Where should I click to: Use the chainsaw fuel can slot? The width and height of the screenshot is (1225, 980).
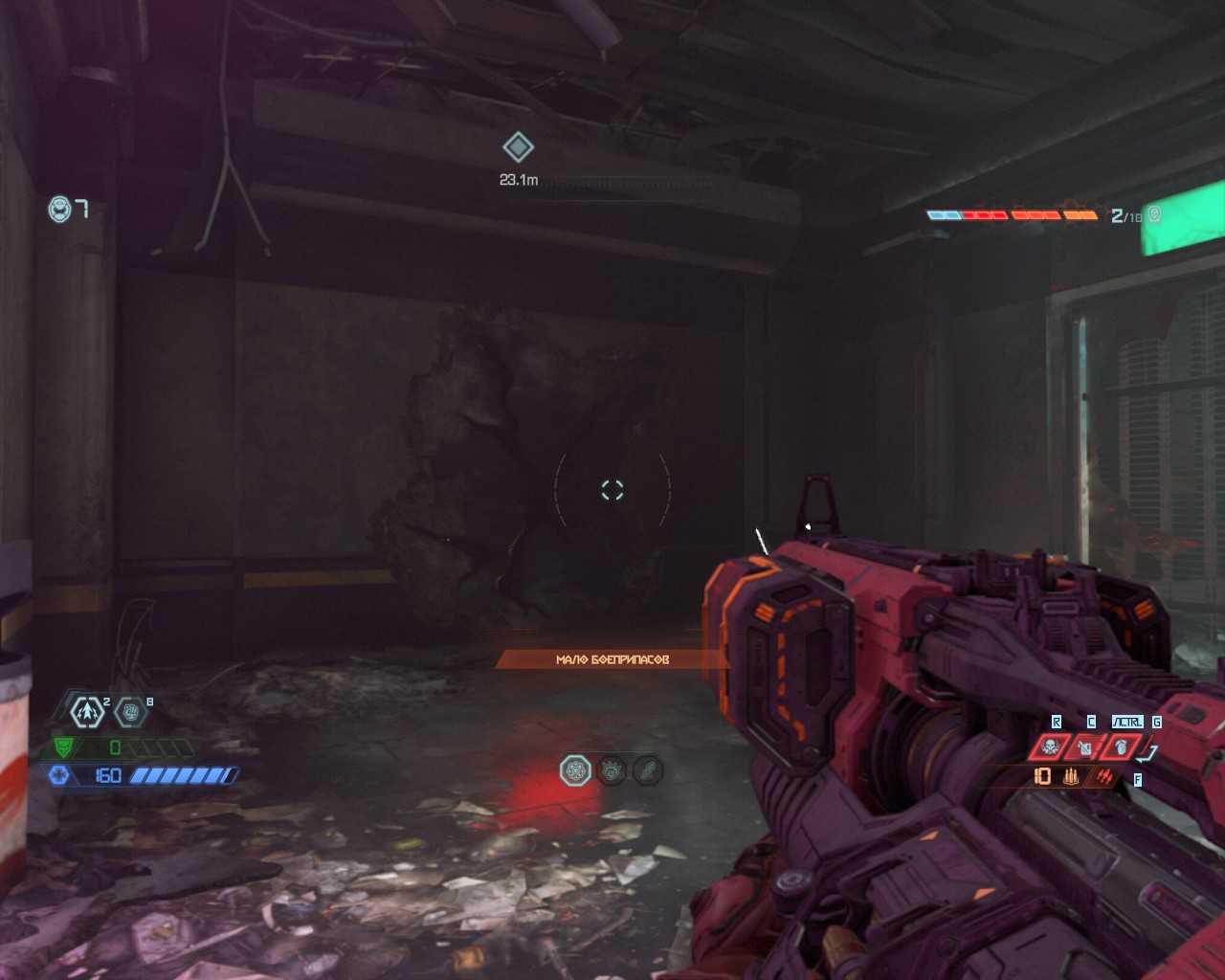point(1085,746)
